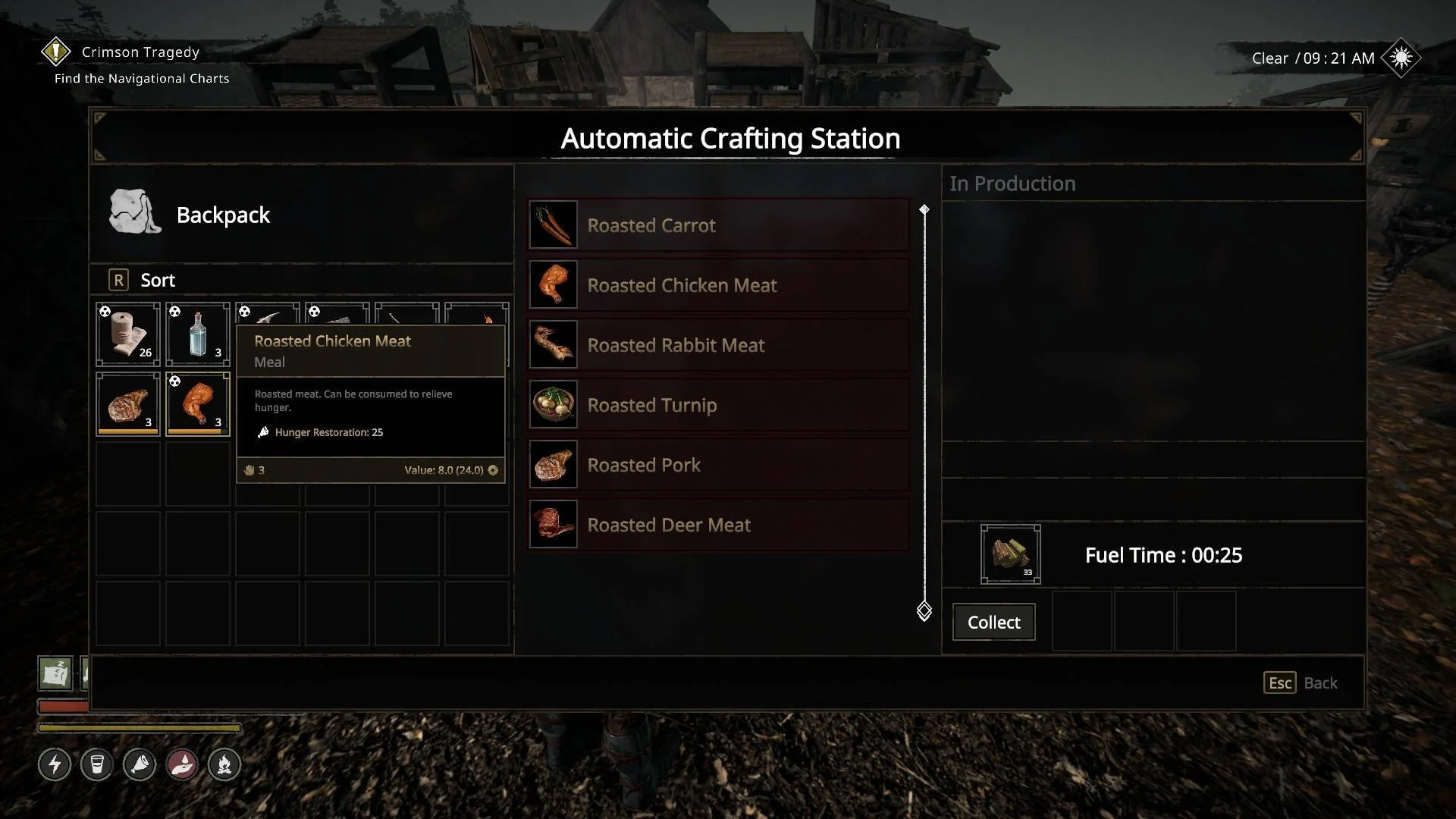Sort the backpack inventory

(x=143, y=281)
